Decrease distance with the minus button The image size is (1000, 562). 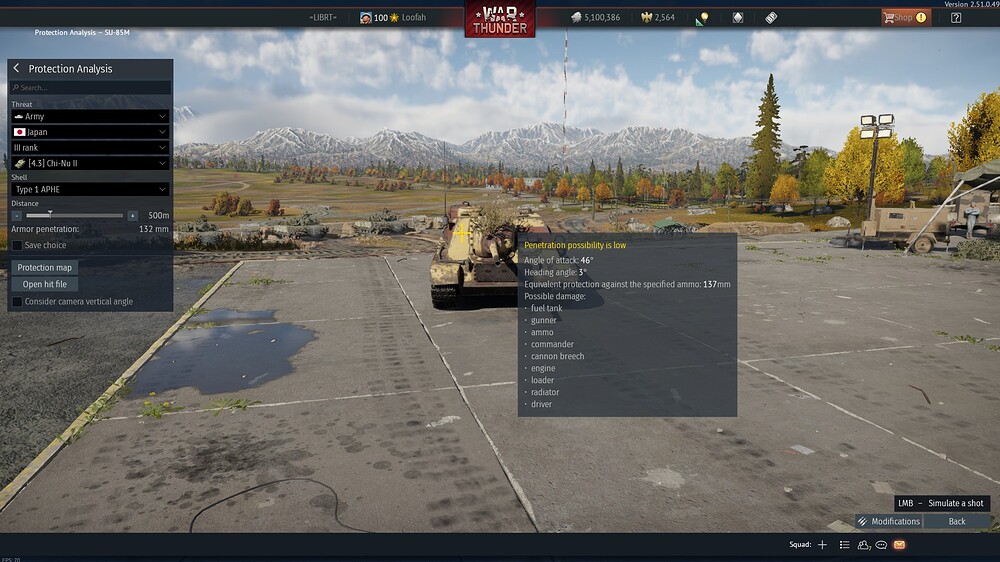pos(18,215)
